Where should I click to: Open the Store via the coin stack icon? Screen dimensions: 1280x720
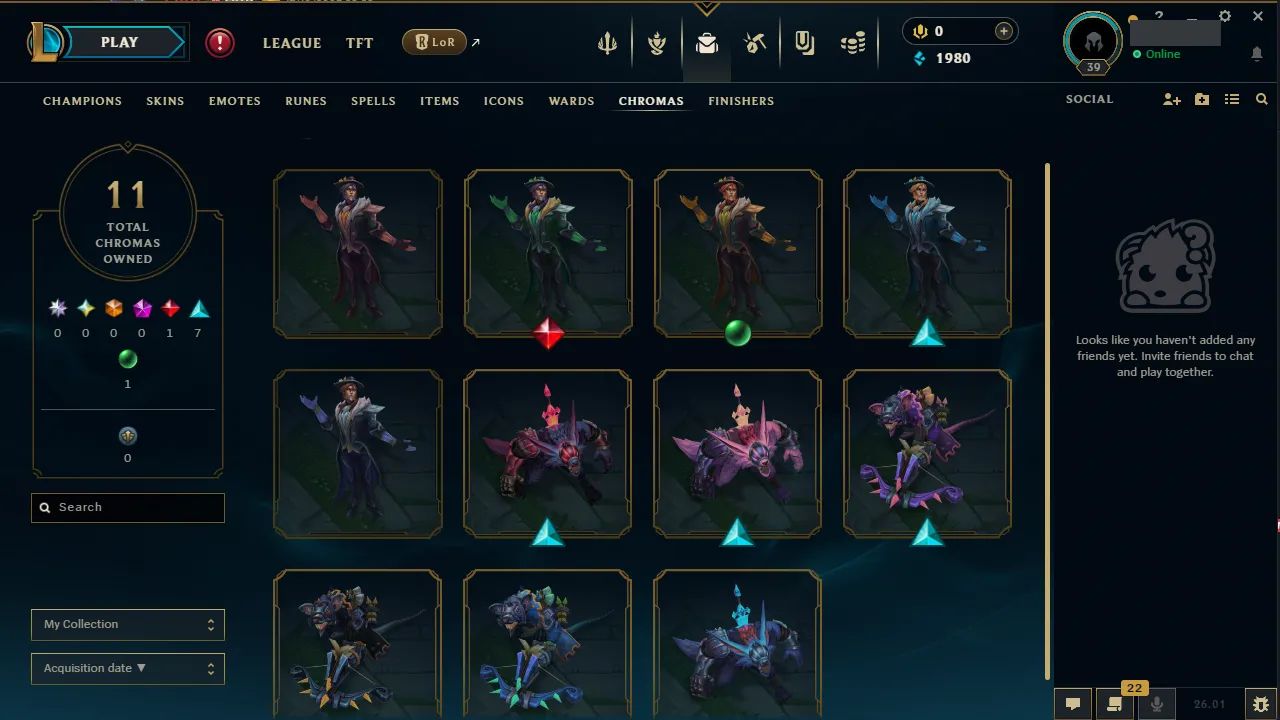(853, 42)
